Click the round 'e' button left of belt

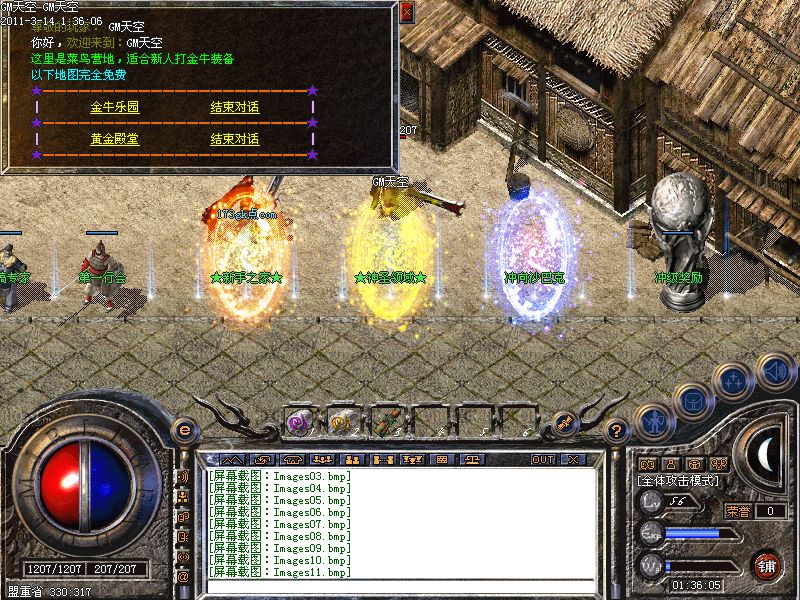[183, 430]
